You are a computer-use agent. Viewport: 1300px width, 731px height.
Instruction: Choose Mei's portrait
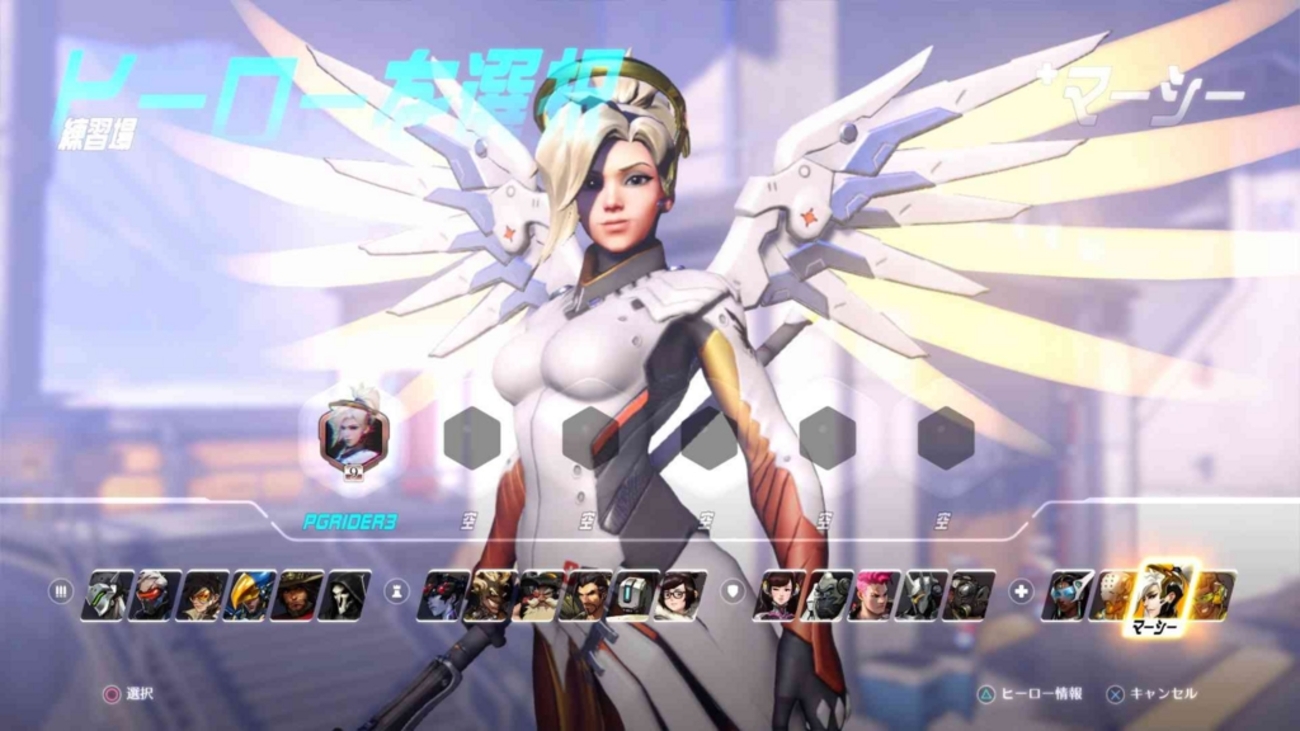(x=681, y=595)
